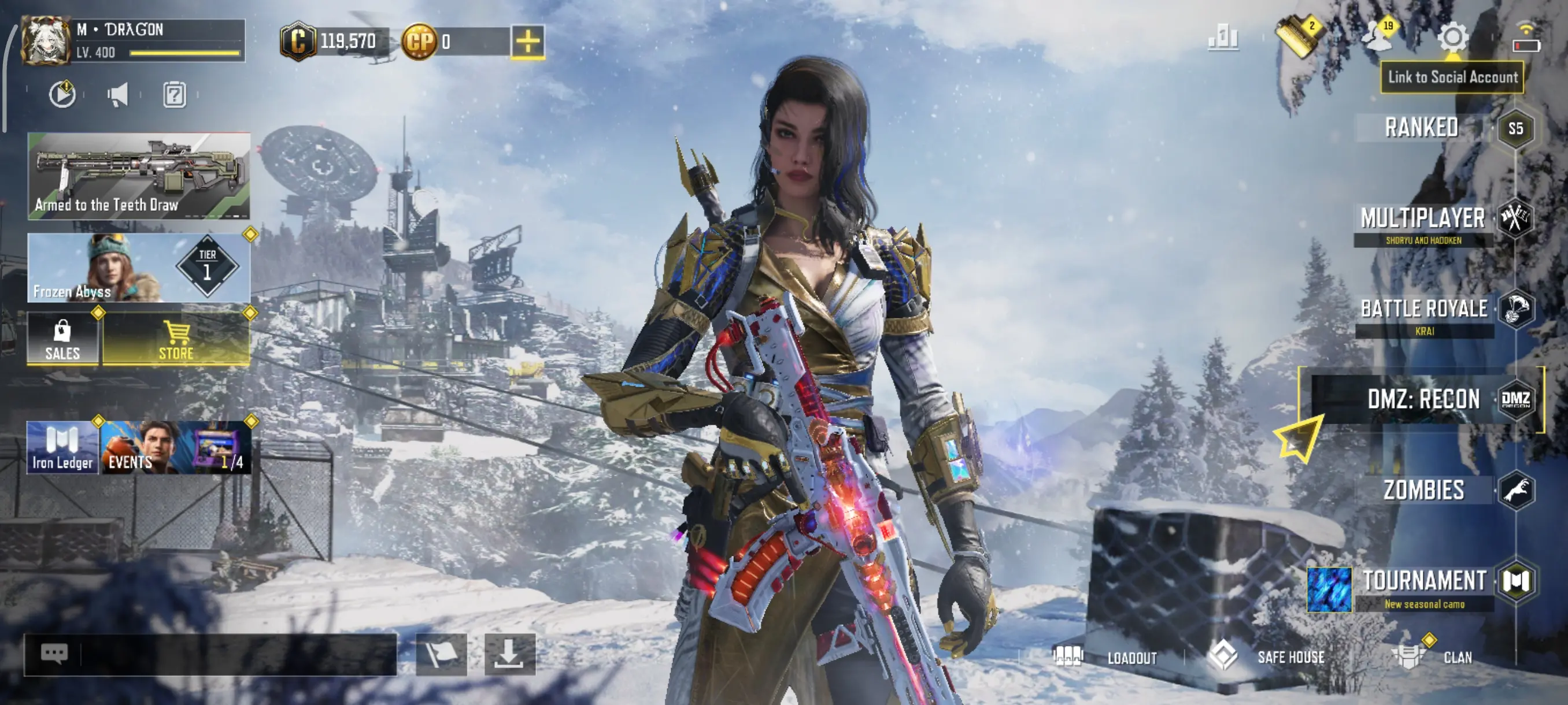Open the Iron Ledger event
This screenshot has height=705, width=1568.
[62, 447]
